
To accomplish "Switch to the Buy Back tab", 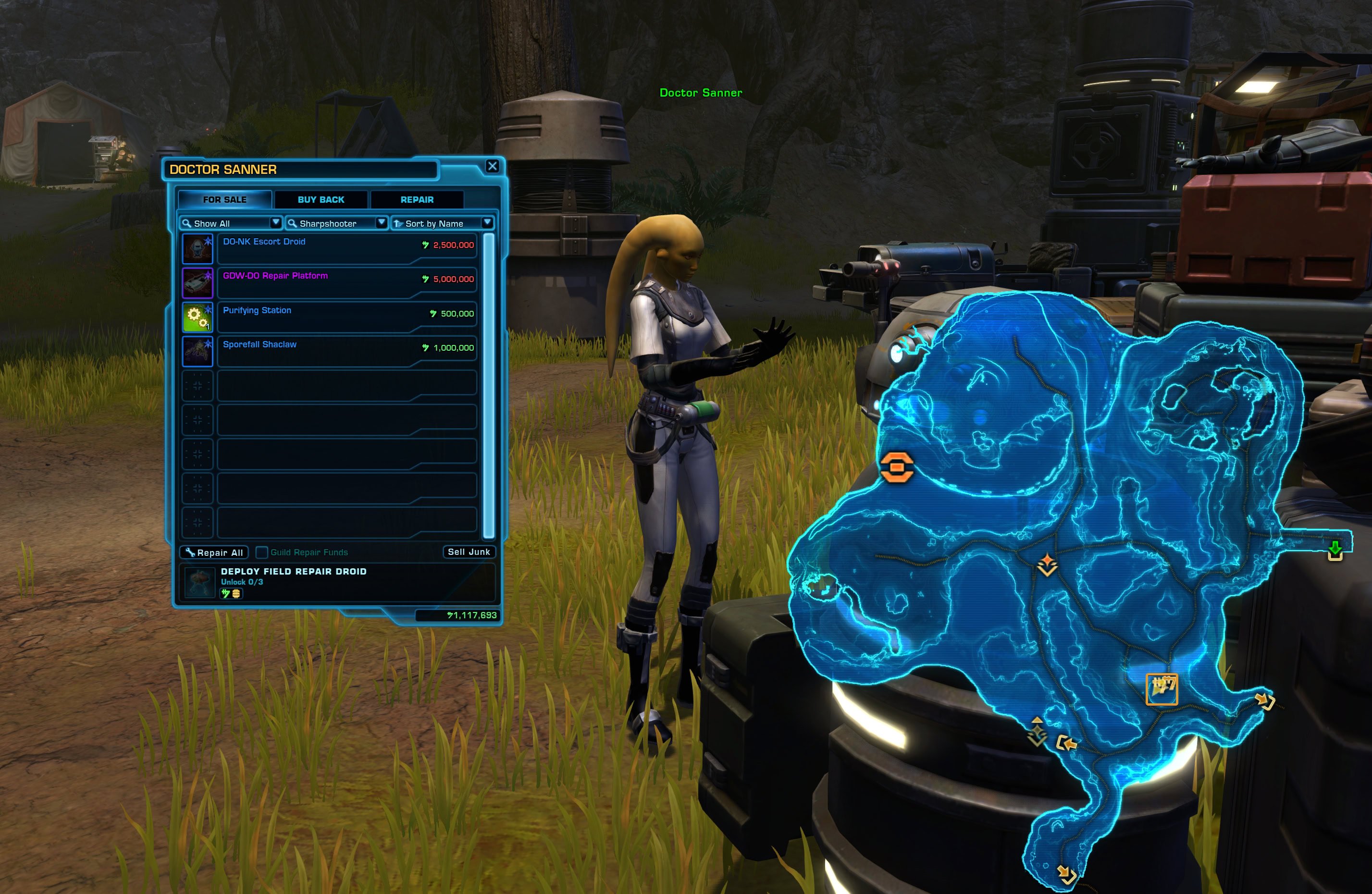I will coord(321,199).
